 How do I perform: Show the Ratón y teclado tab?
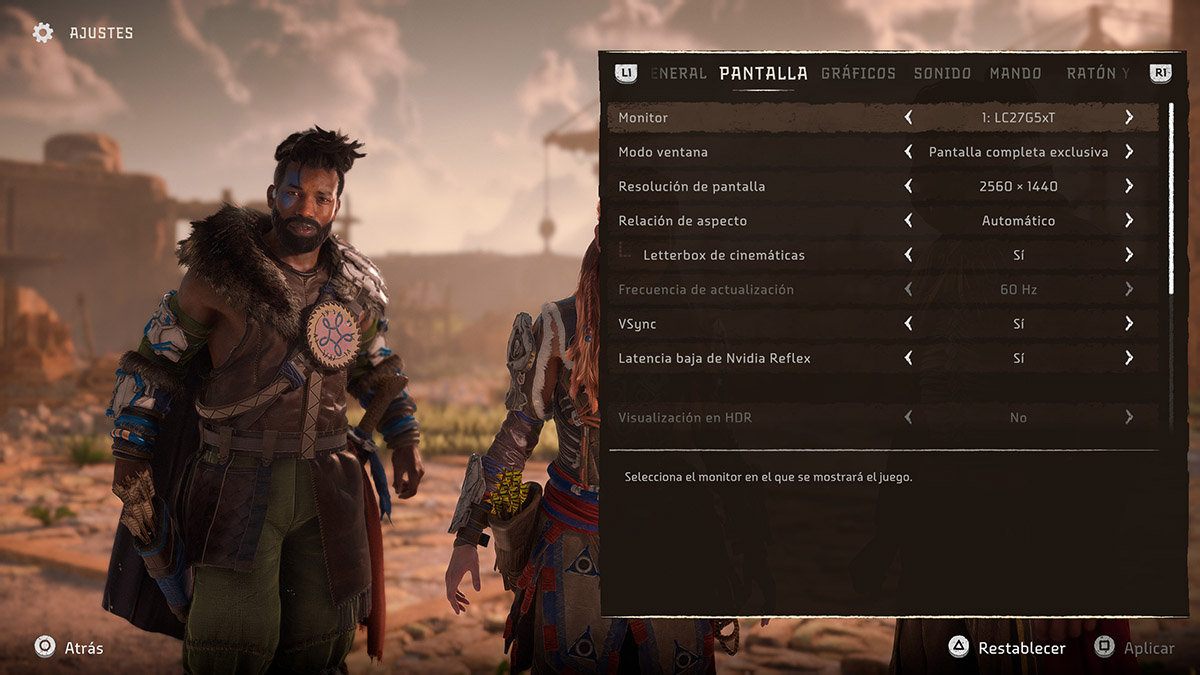(x=1097, y=73)
